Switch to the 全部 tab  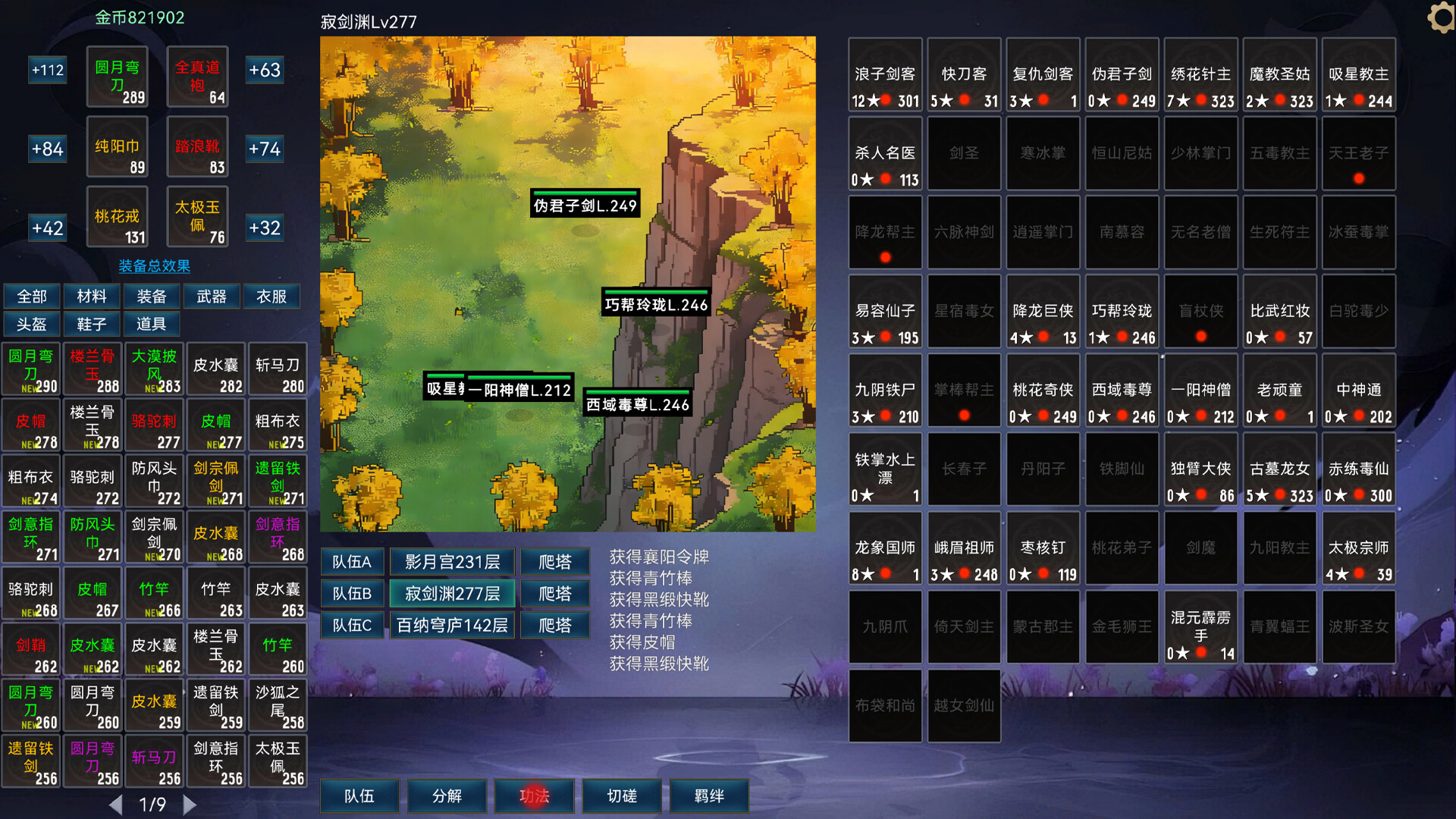(x=31, y=297)
